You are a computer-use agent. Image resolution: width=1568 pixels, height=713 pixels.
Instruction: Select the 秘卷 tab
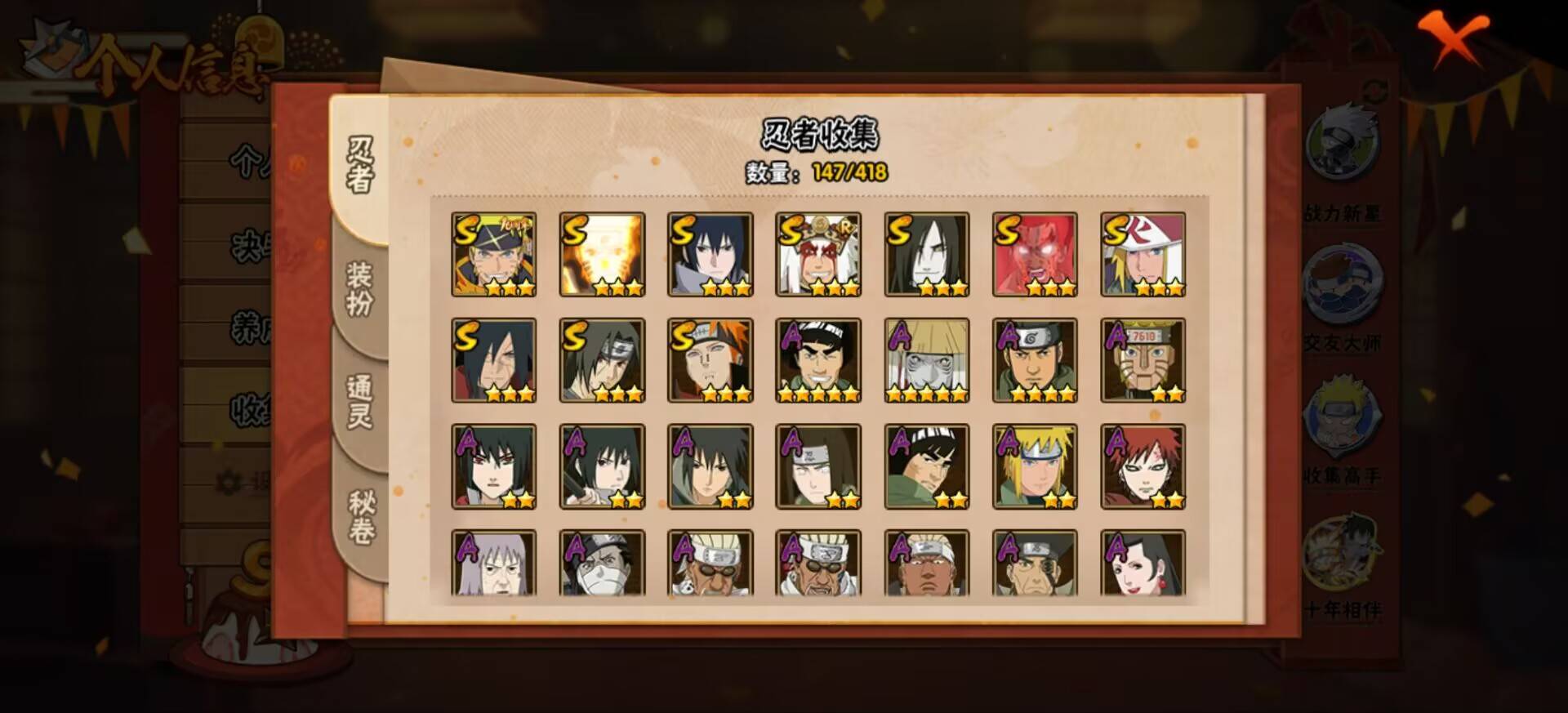click(361, 517)
